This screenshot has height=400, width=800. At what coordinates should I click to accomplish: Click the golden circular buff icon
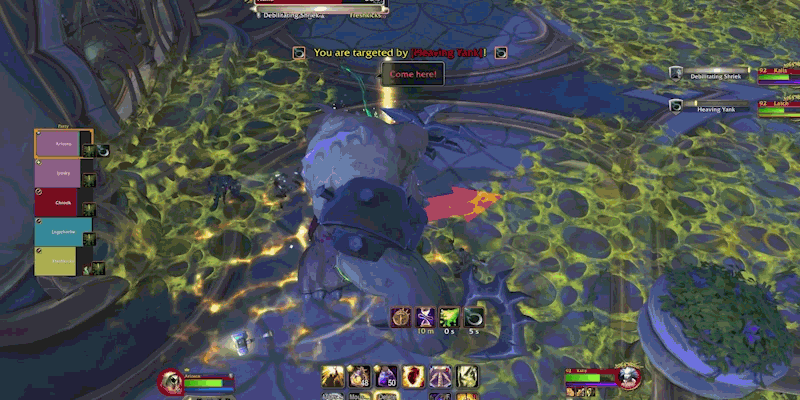(399, 317)
